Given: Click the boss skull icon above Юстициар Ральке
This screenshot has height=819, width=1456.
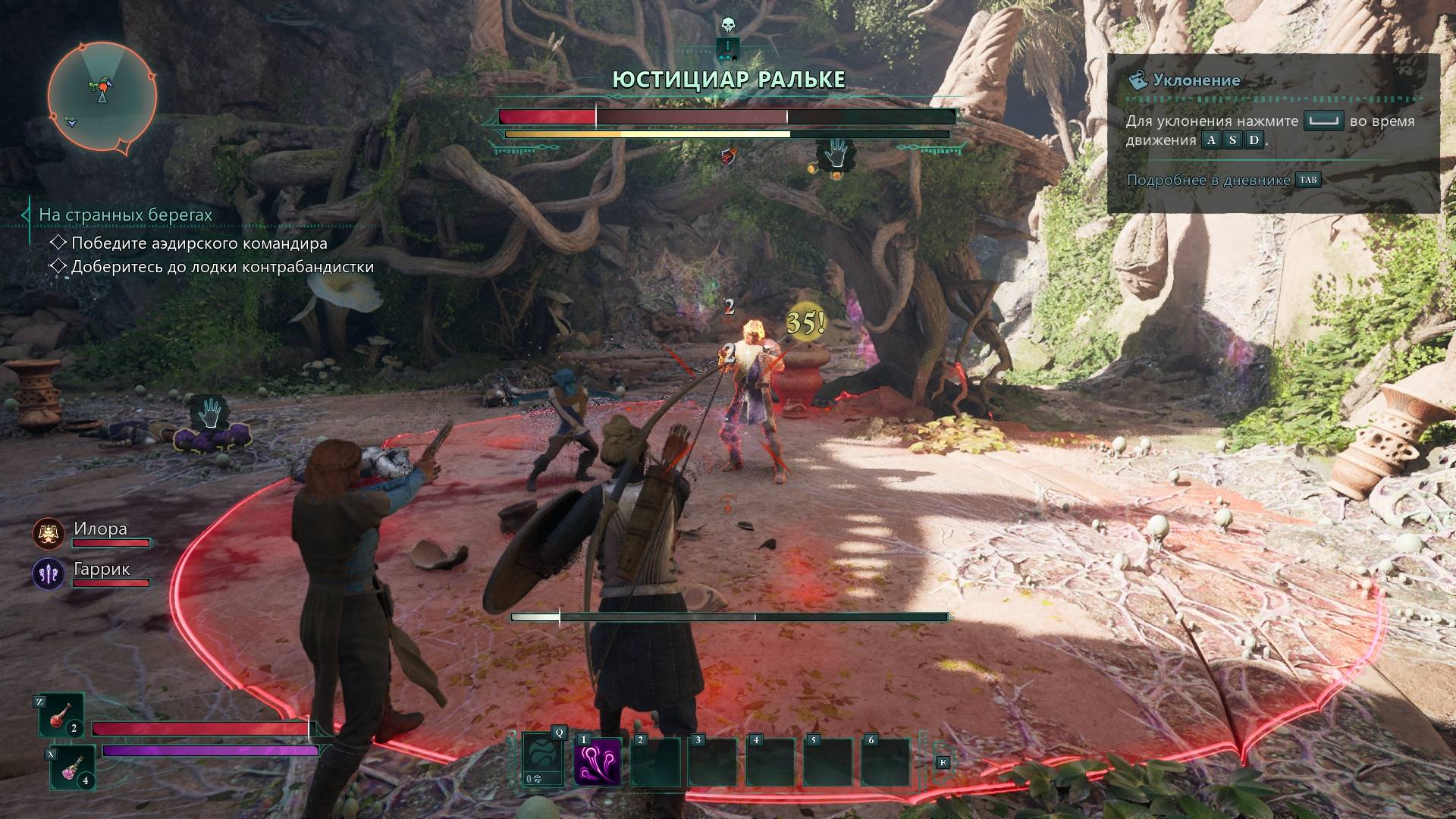Looking at the screenshot, I should point(728,27).
